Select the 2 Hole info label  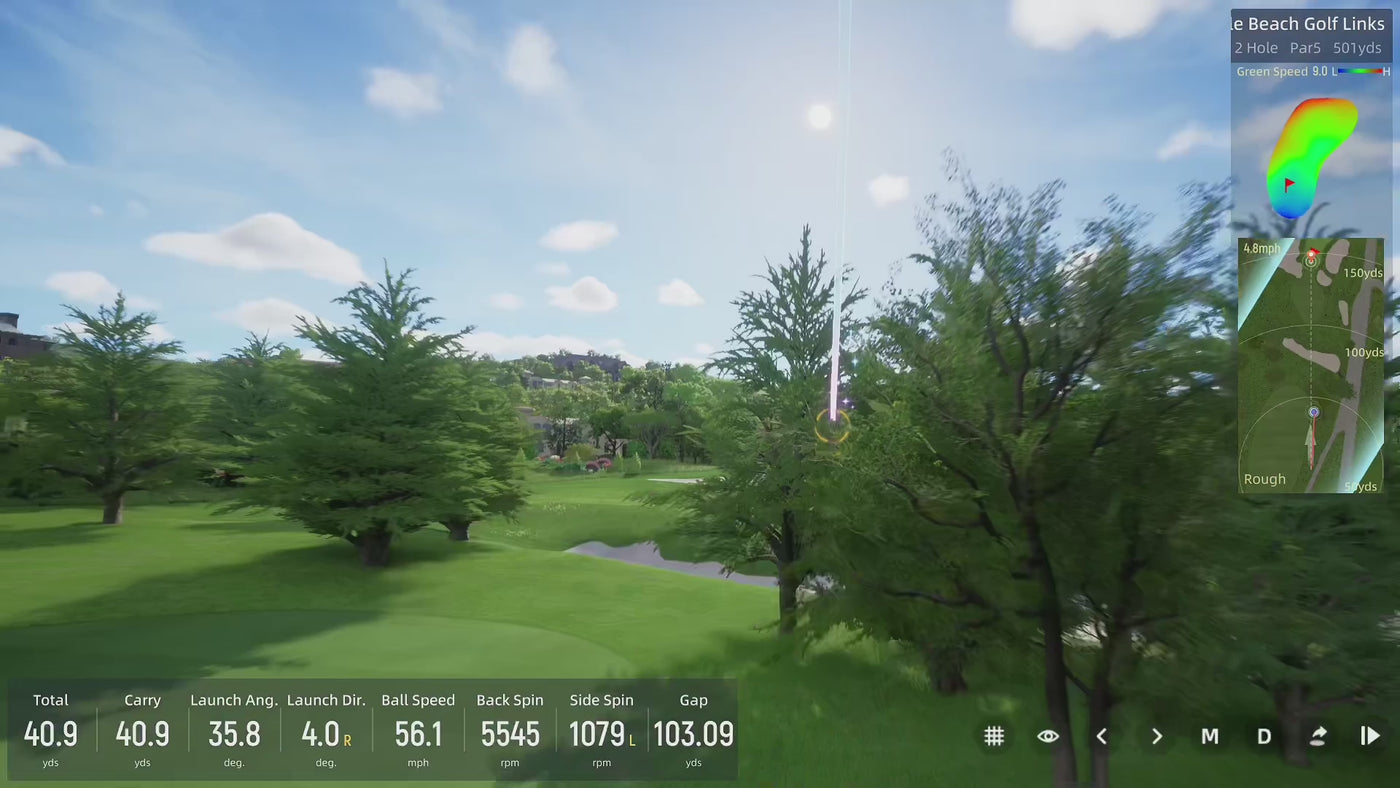click(x=1256, y=47)
